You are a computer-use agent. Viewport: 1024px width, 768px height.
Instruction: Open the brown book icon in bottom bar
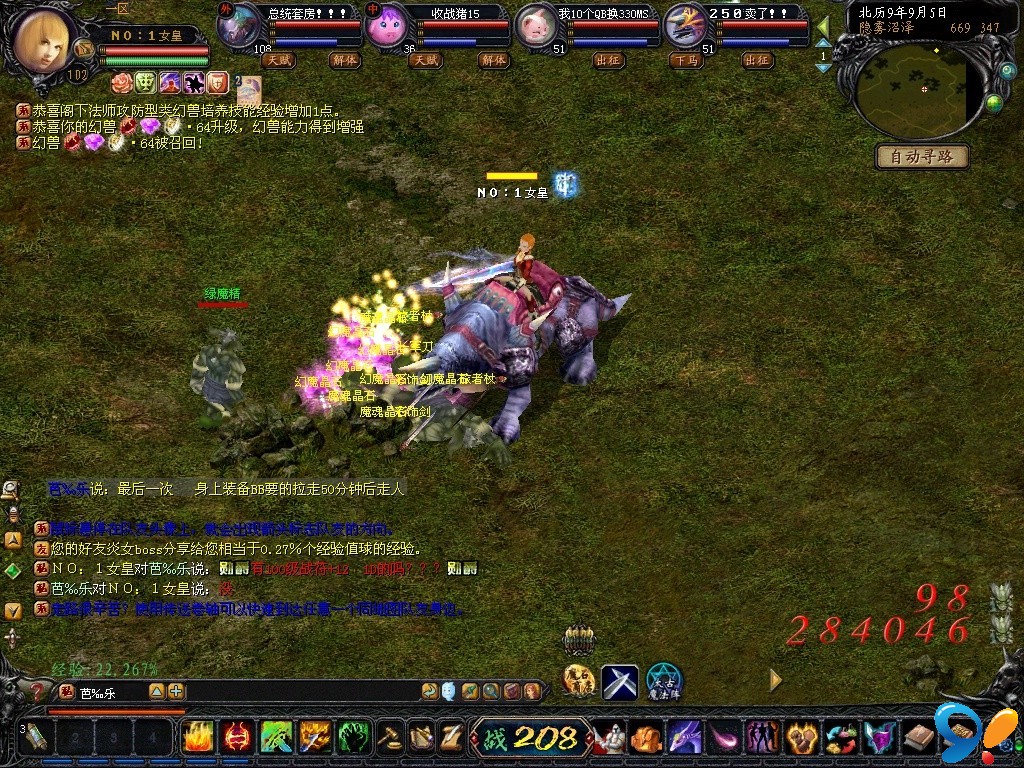click(x=919, y=738)
